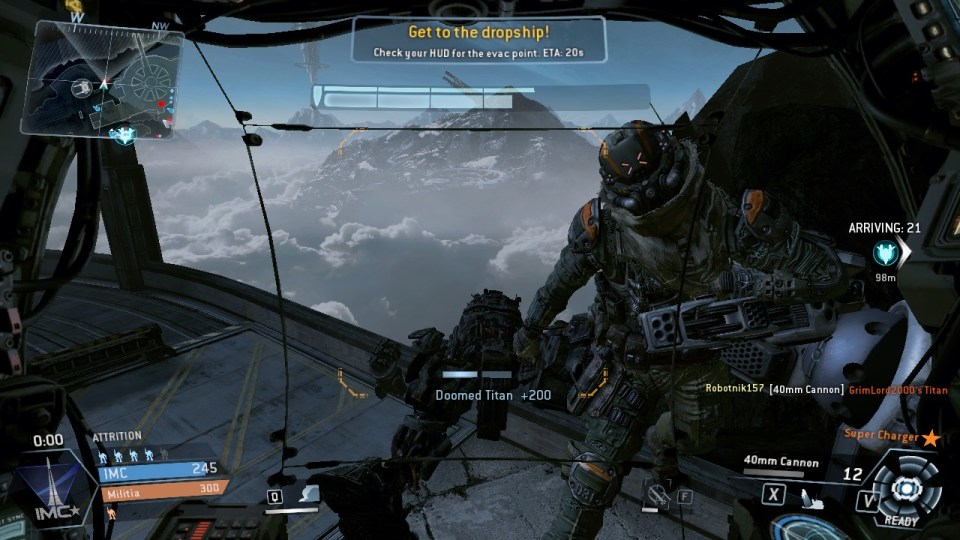Click the Get to the dropship objective banner
Image resolution: width=960 pixels, height=540 pixels.
(479, 40)
